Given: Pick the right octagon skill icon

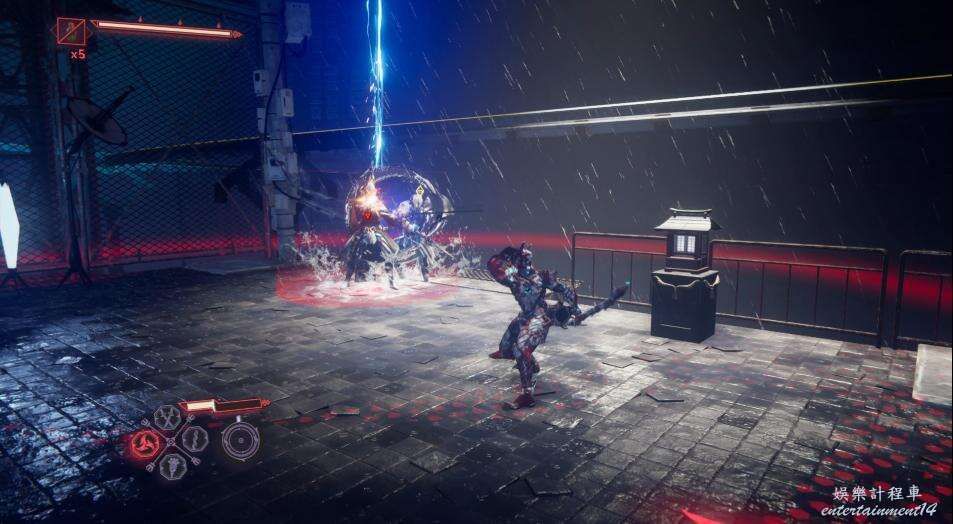Looking at the screenshot, I should click(194, 439).
